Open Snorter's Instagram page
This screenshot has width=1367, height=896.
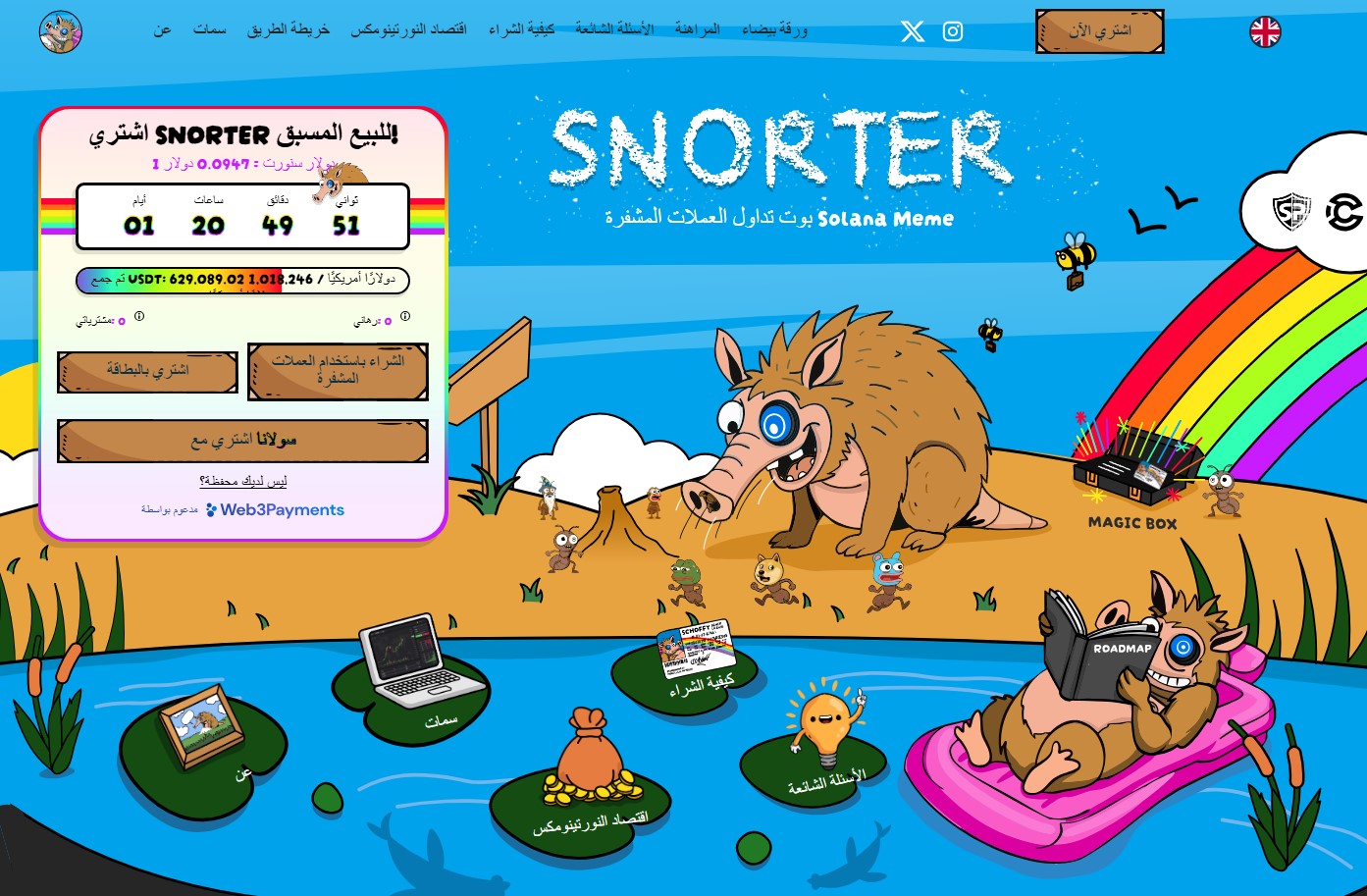(953, 31)
